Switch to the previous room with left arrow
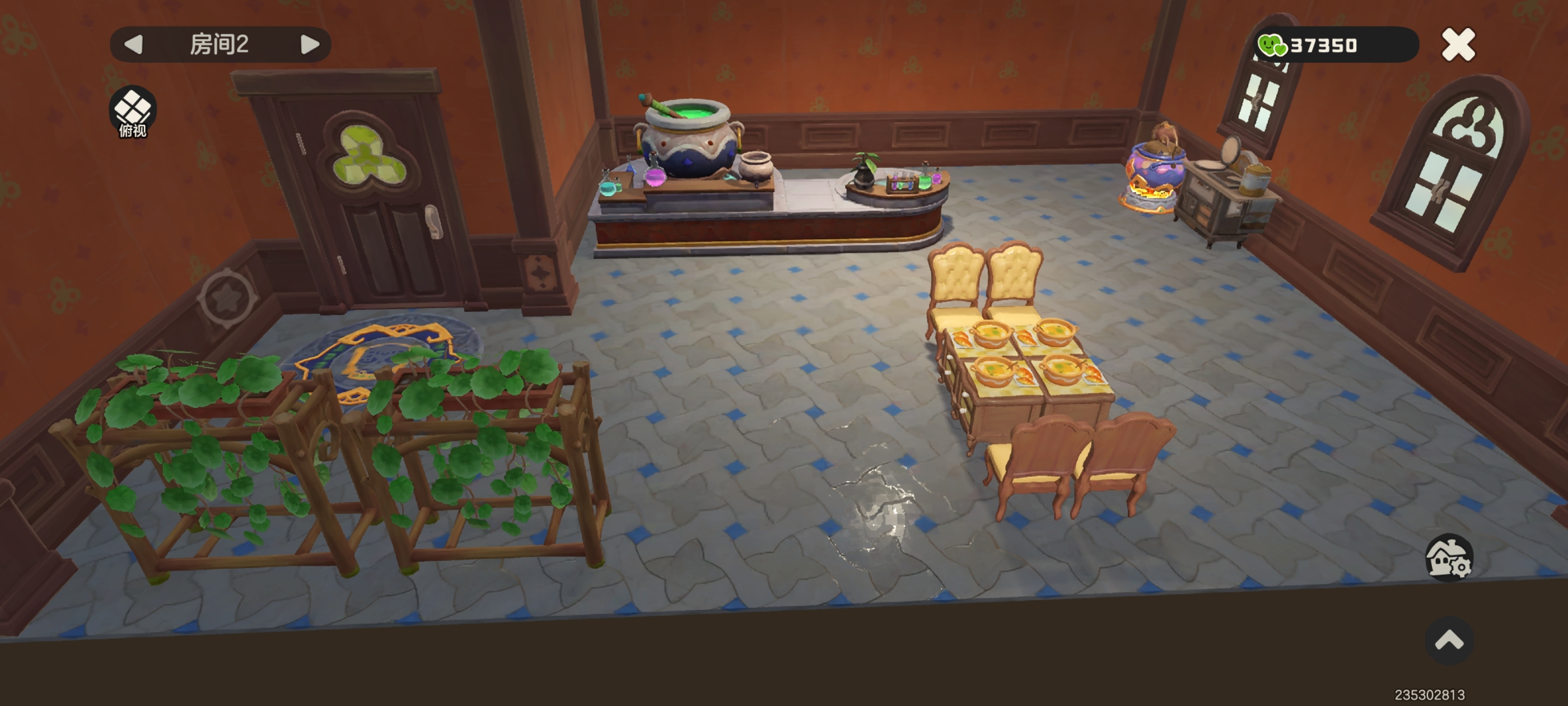Viewport: 1568px width, 706px height. (x=133, y=44)
